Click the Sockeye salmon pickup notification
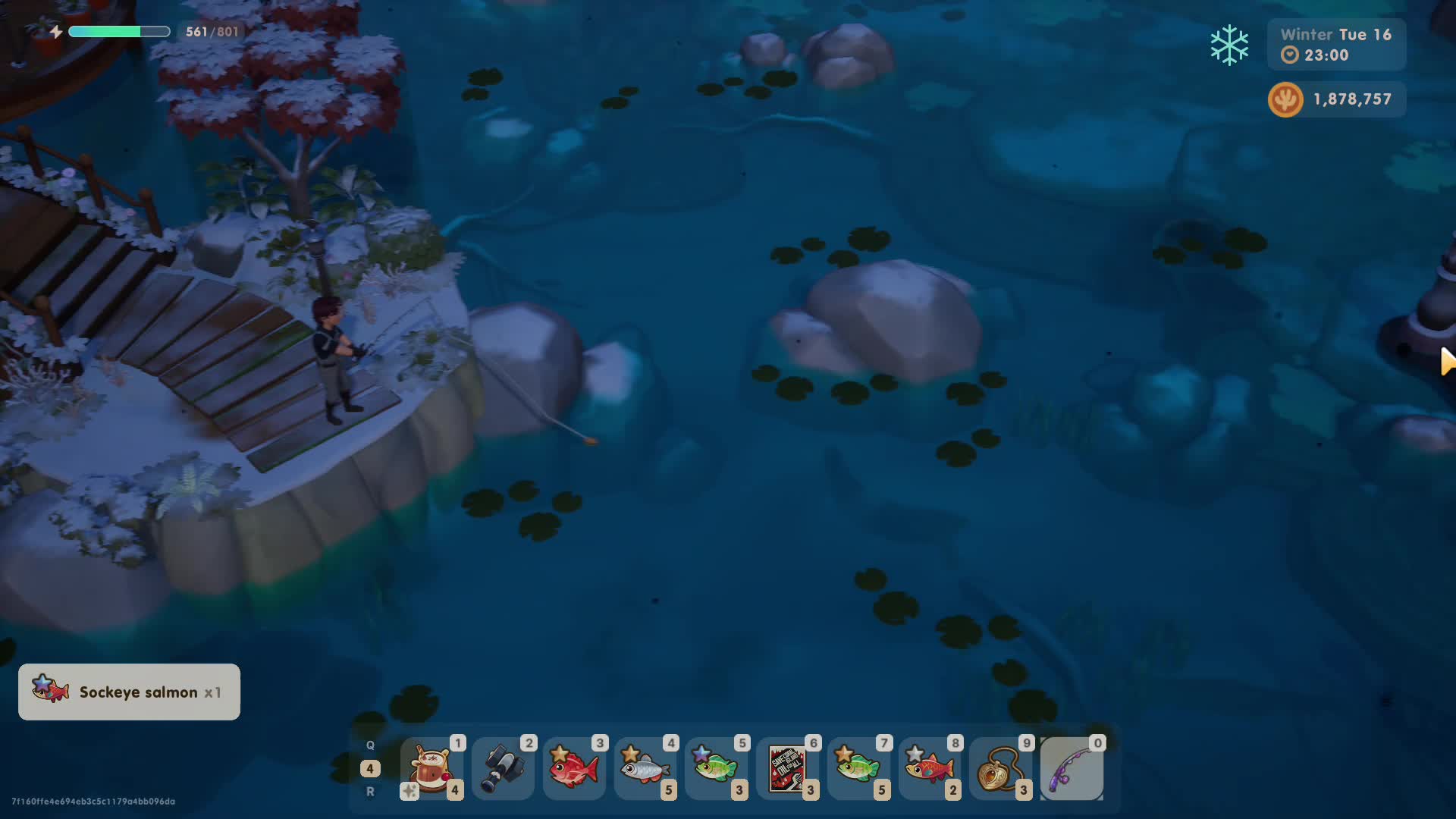Image resolution: width=1456 pixels, height=819 pixels. (129, 692)
